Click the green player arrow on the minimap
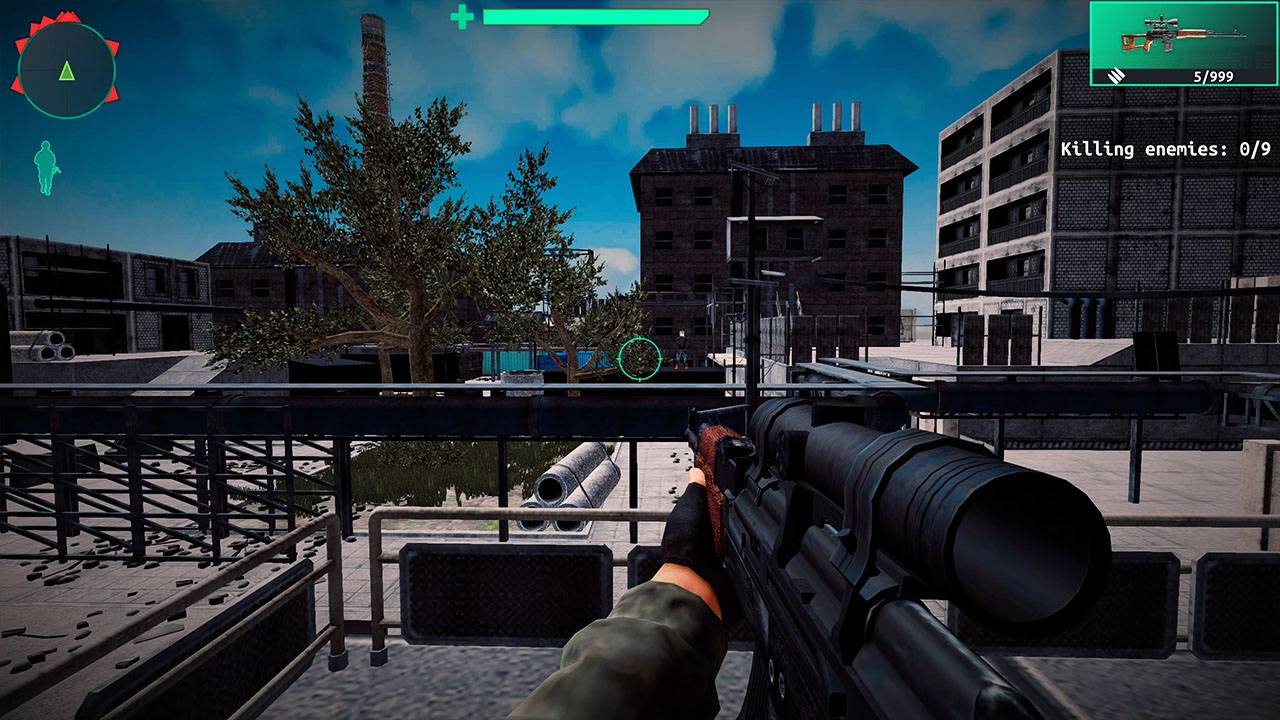 66,70
